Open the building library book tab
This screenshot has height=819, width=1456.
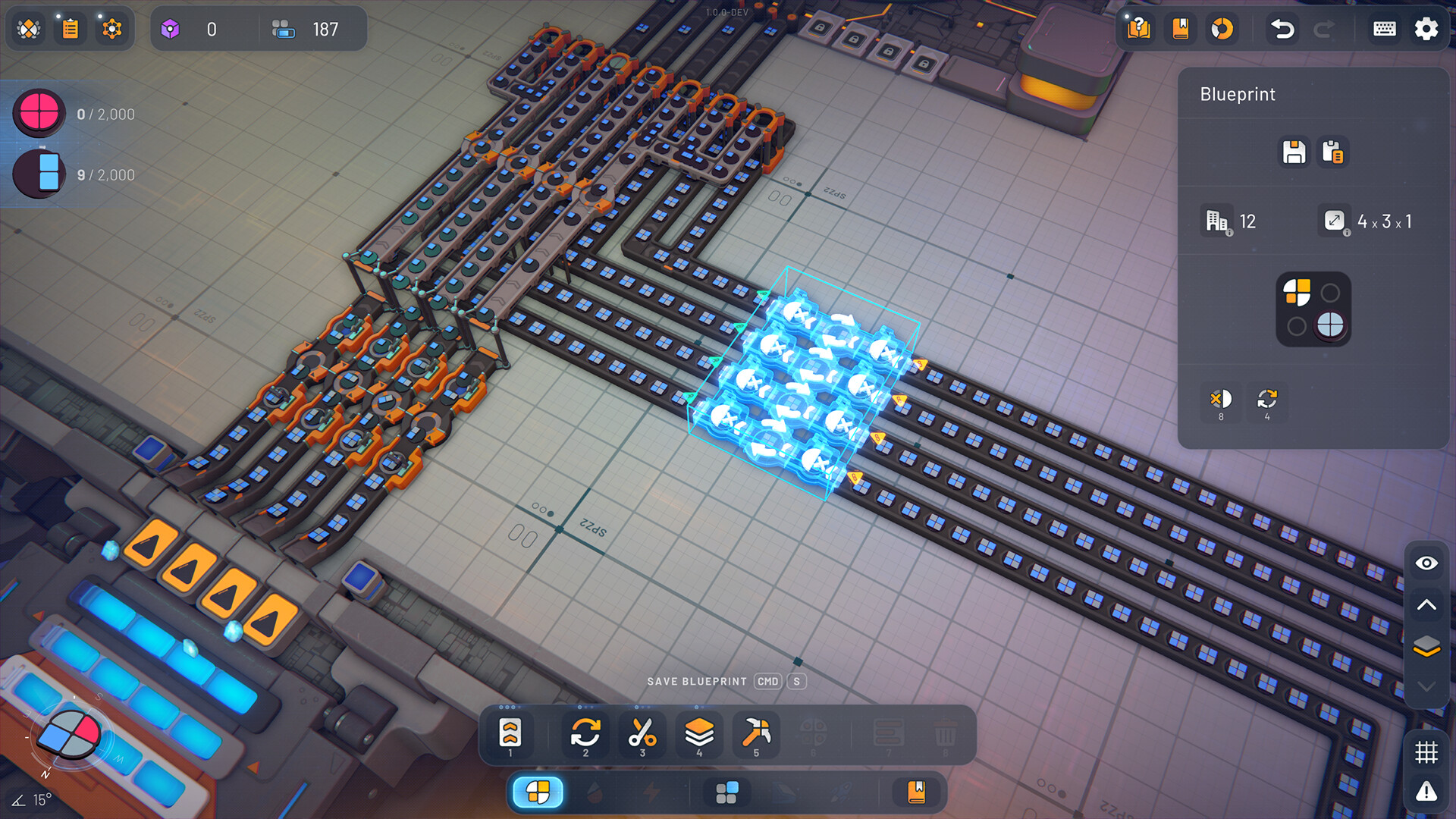915,792
